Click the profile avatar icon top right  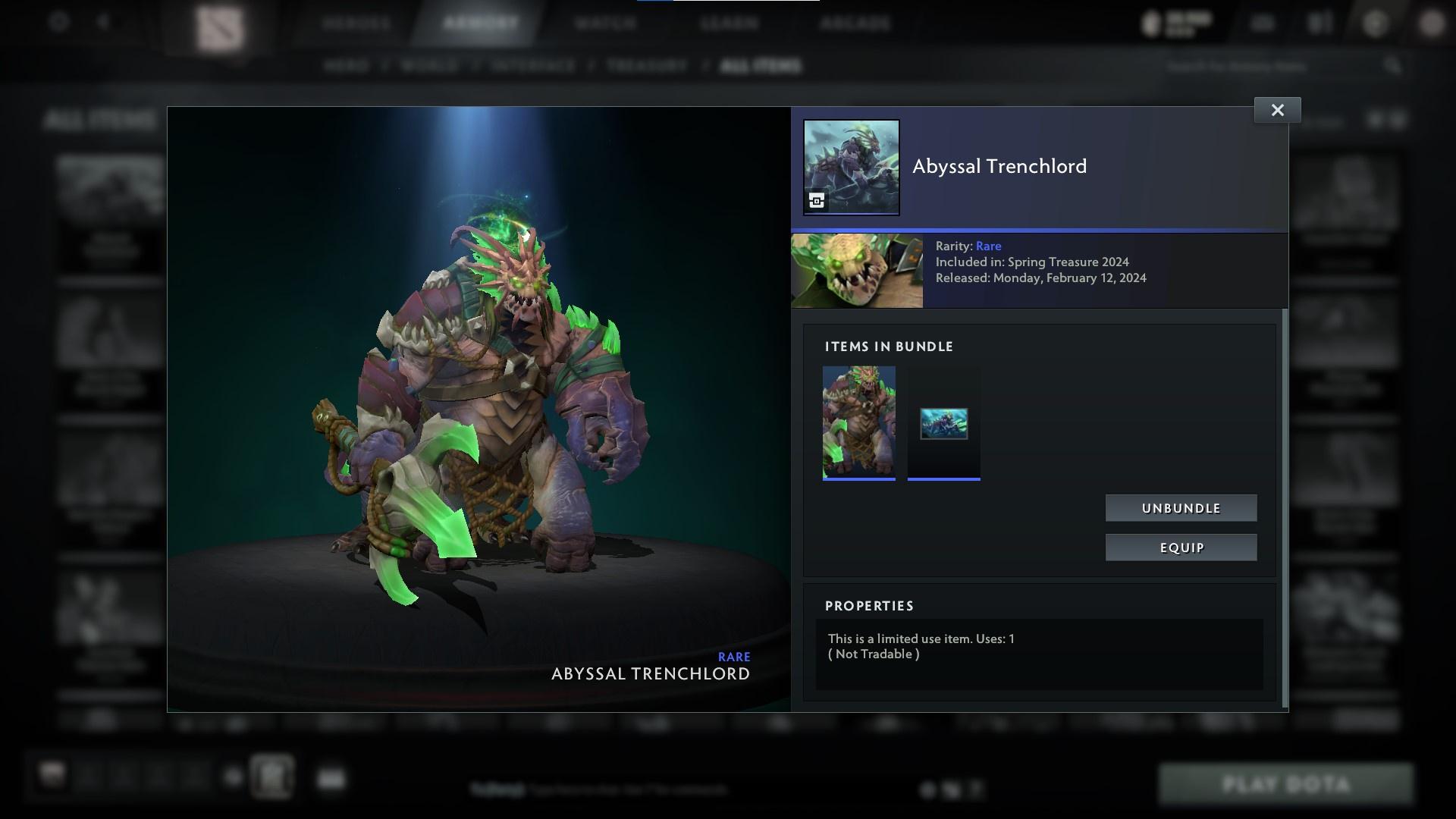tap(1433, 23)
